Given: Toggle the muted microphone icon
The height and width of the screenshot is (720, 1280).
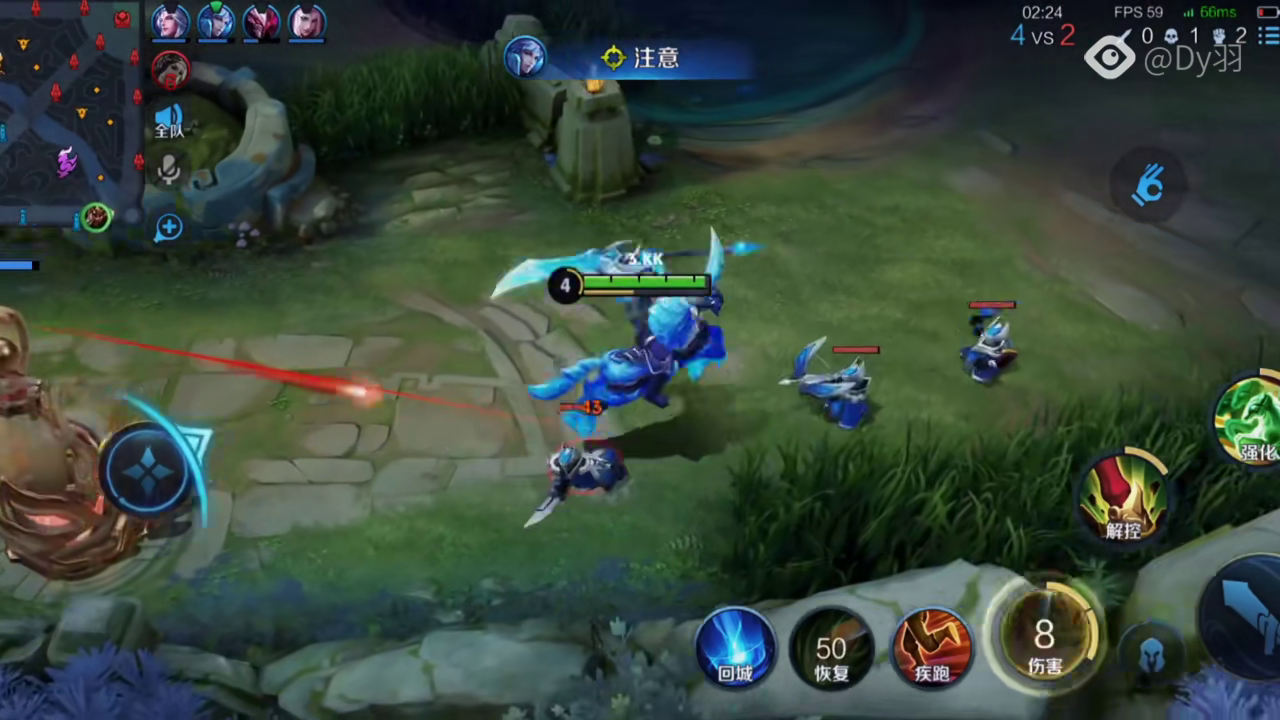Looking at the screenshot, I should click(x=169, y=170).
